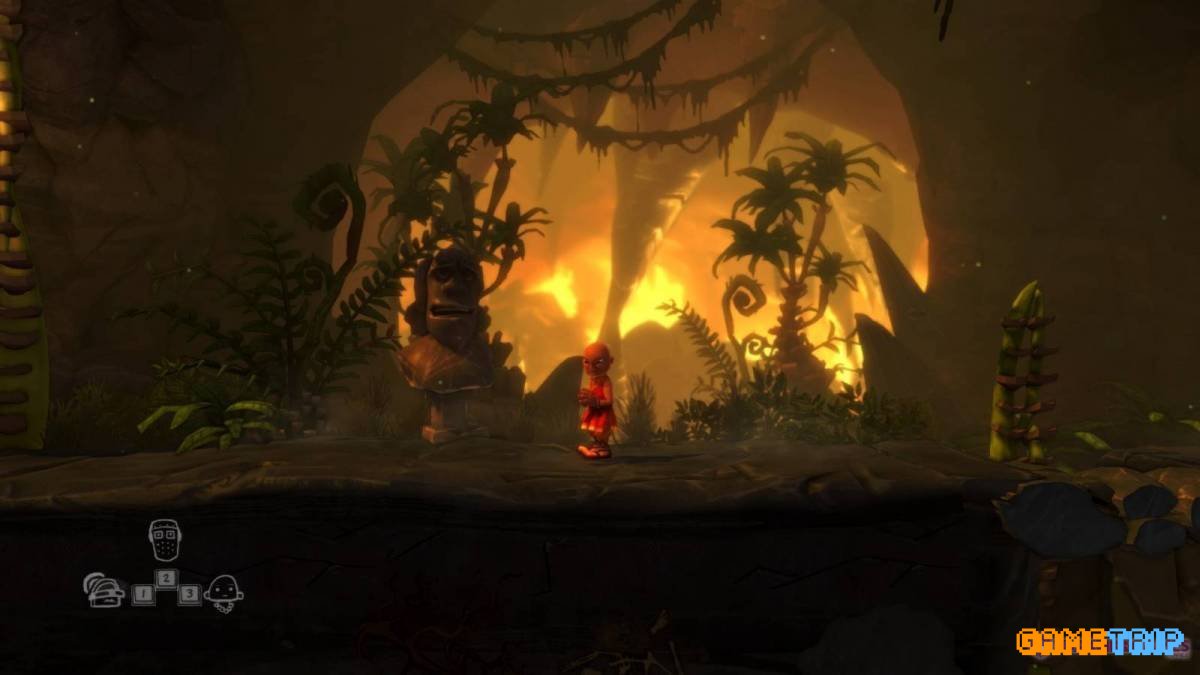1200x675 pixels.
Task: Select the knight helmet character icon
Action: point(104,591)
